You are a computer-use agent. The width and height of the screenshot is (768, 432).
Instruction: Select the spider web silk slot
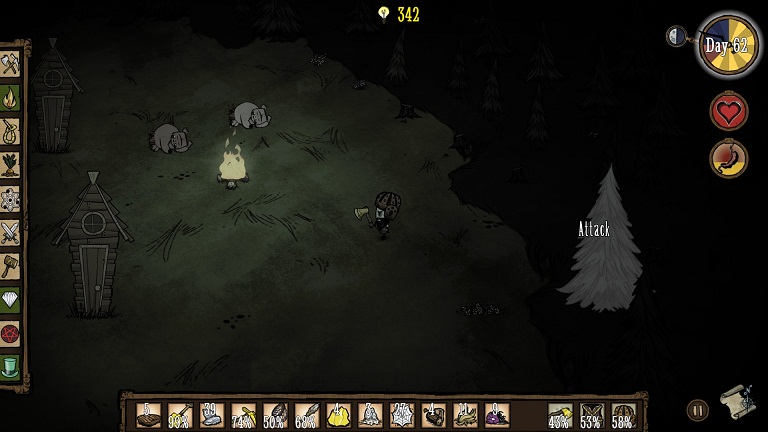coord(402,414)
